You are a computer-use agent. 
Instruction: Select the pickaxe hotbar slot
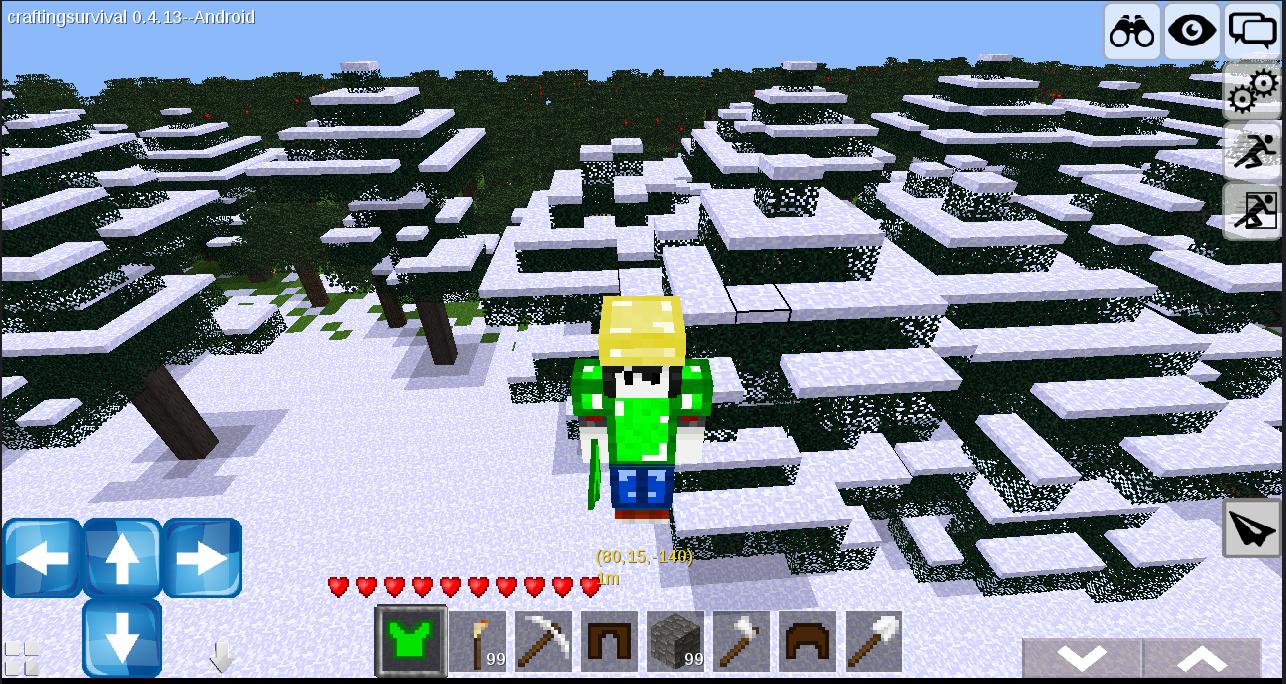543,641
